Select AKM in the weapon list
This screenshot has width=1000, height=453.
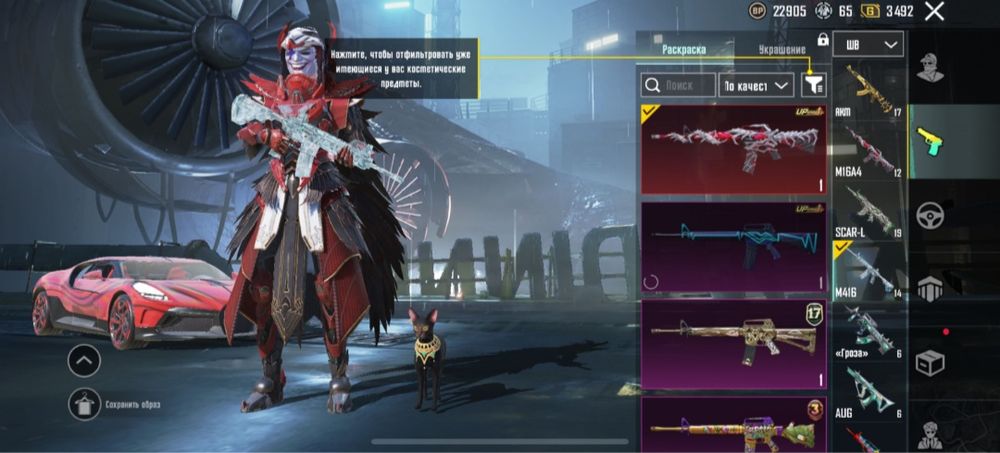click(868, 92)
